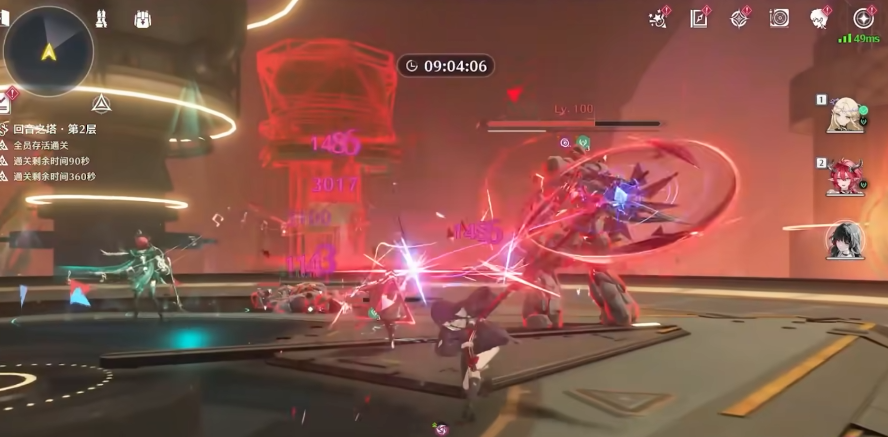
Task: Click the twin towers icon beside minimap
Action: pos(101,18)
